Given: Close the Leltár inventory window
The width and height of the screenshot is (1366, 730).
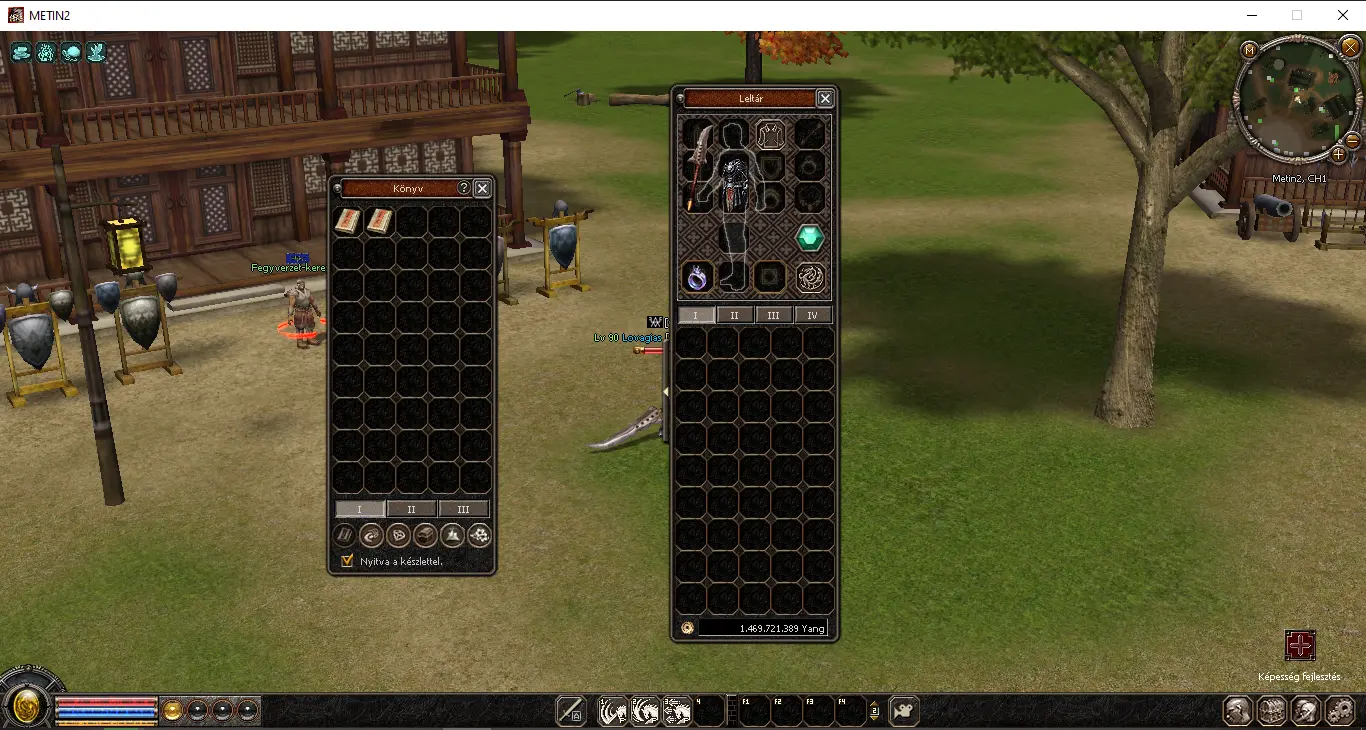Looking at the screenshot, I should click(x=825, y=98).
